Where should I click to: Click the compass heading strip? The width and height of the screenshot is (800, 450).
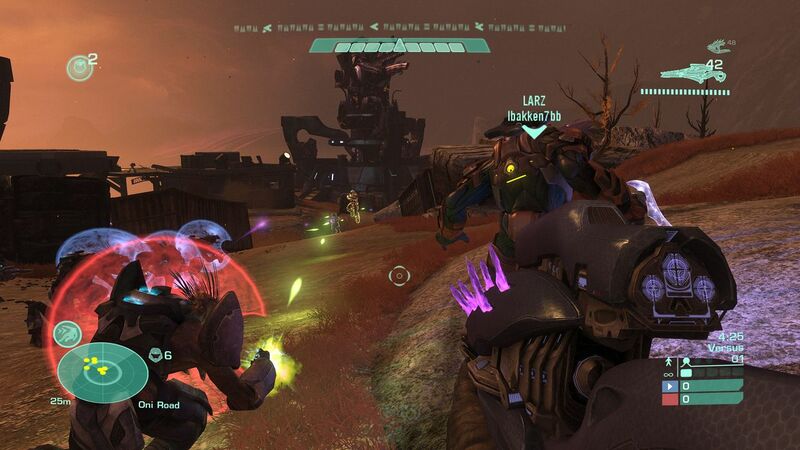399,27
